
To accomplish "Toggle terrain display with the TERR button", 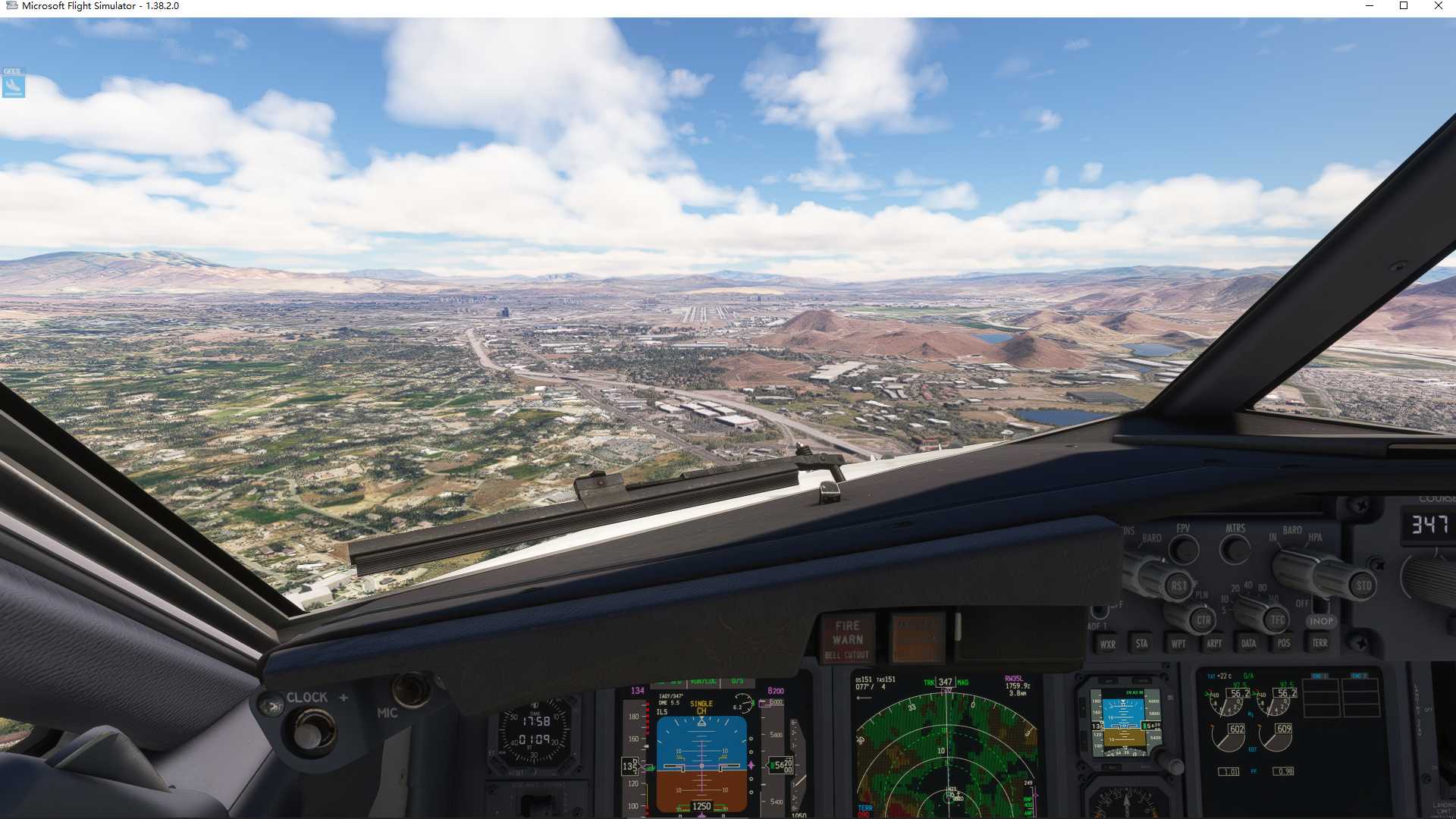I will 1319,643.
